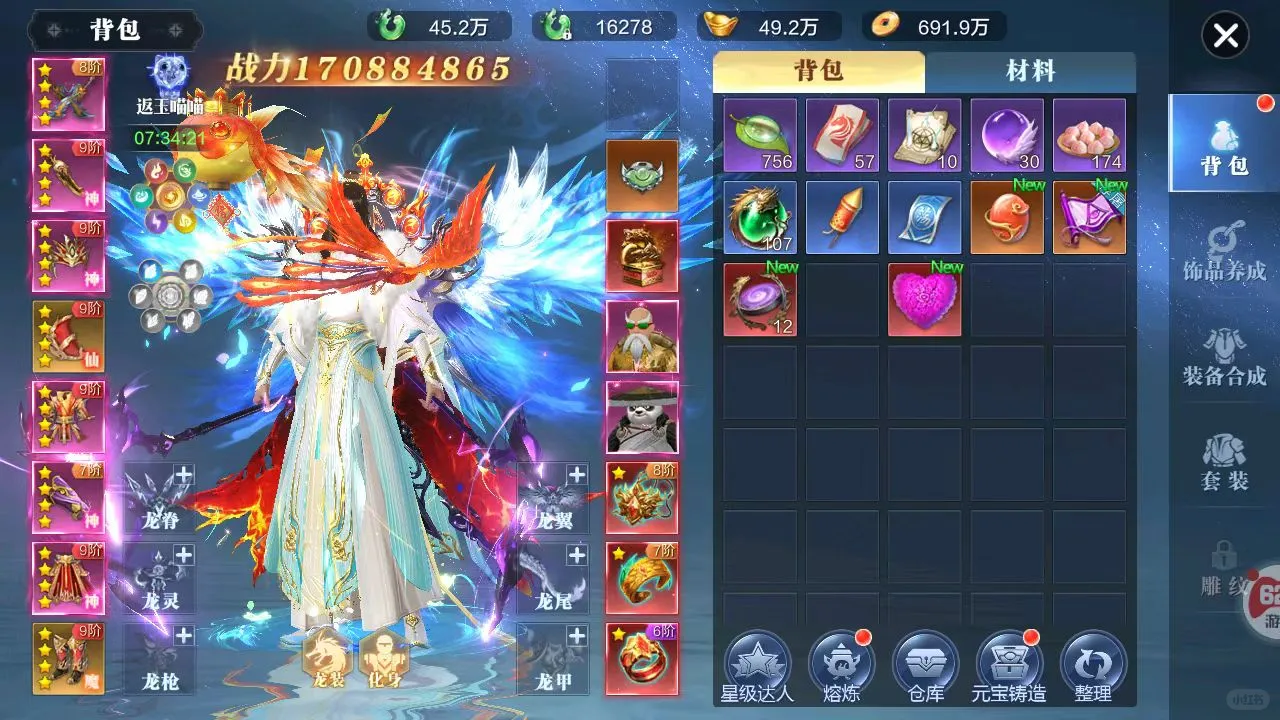Click the 龙脊 dragon equipment slot
The image size is (1280, 720).
[160, 497]
